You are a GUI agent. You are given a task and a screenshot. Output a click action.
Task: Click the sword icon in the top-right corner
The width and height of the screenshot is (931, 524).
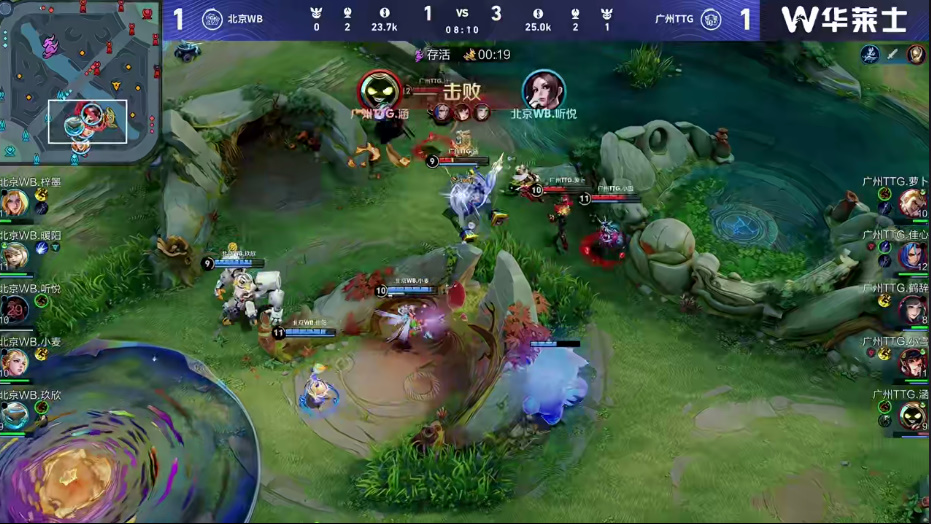[x=893, y=54]
